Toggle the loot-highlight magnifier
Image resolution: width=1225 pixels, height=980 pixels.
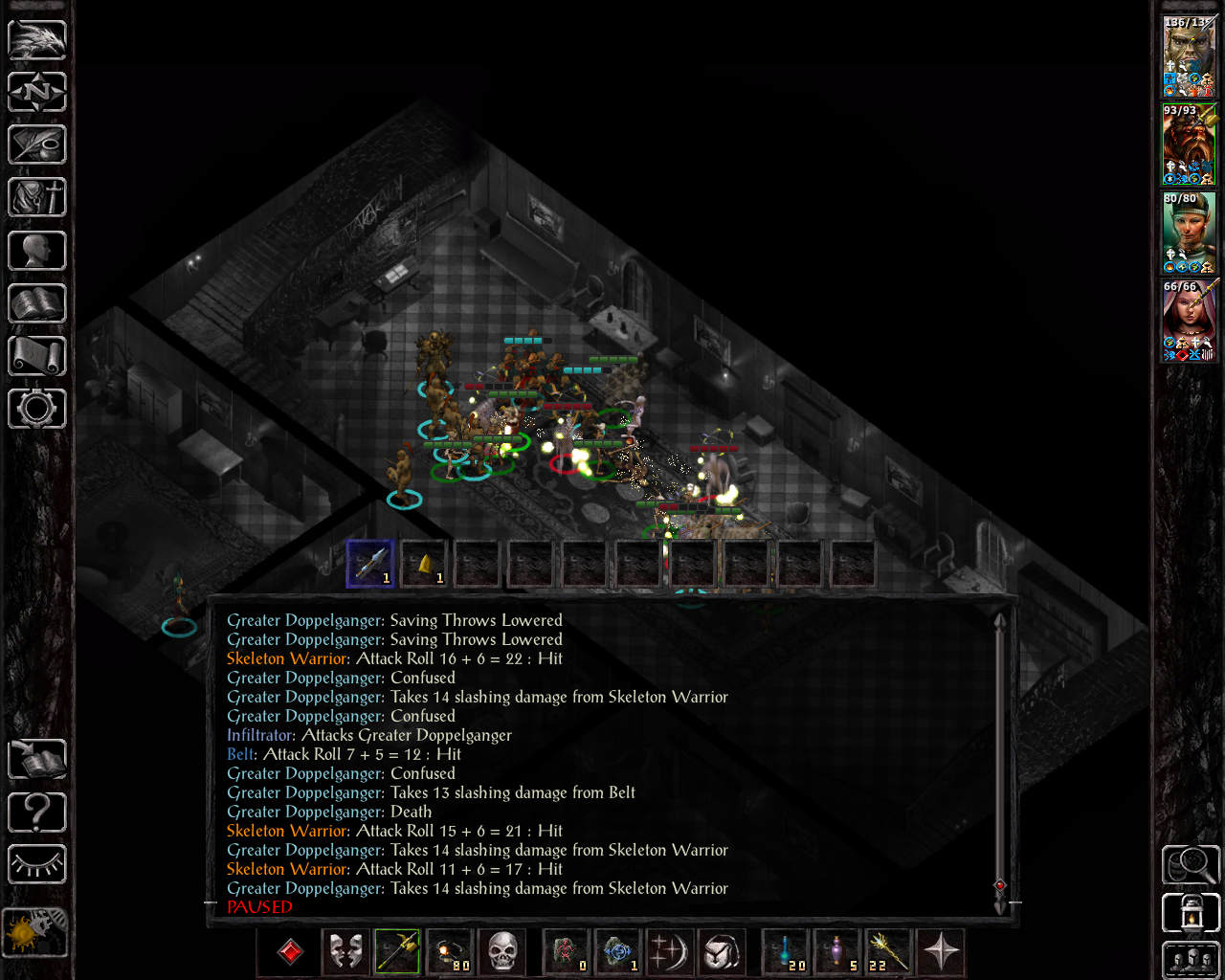click(x=1190, y=864)
